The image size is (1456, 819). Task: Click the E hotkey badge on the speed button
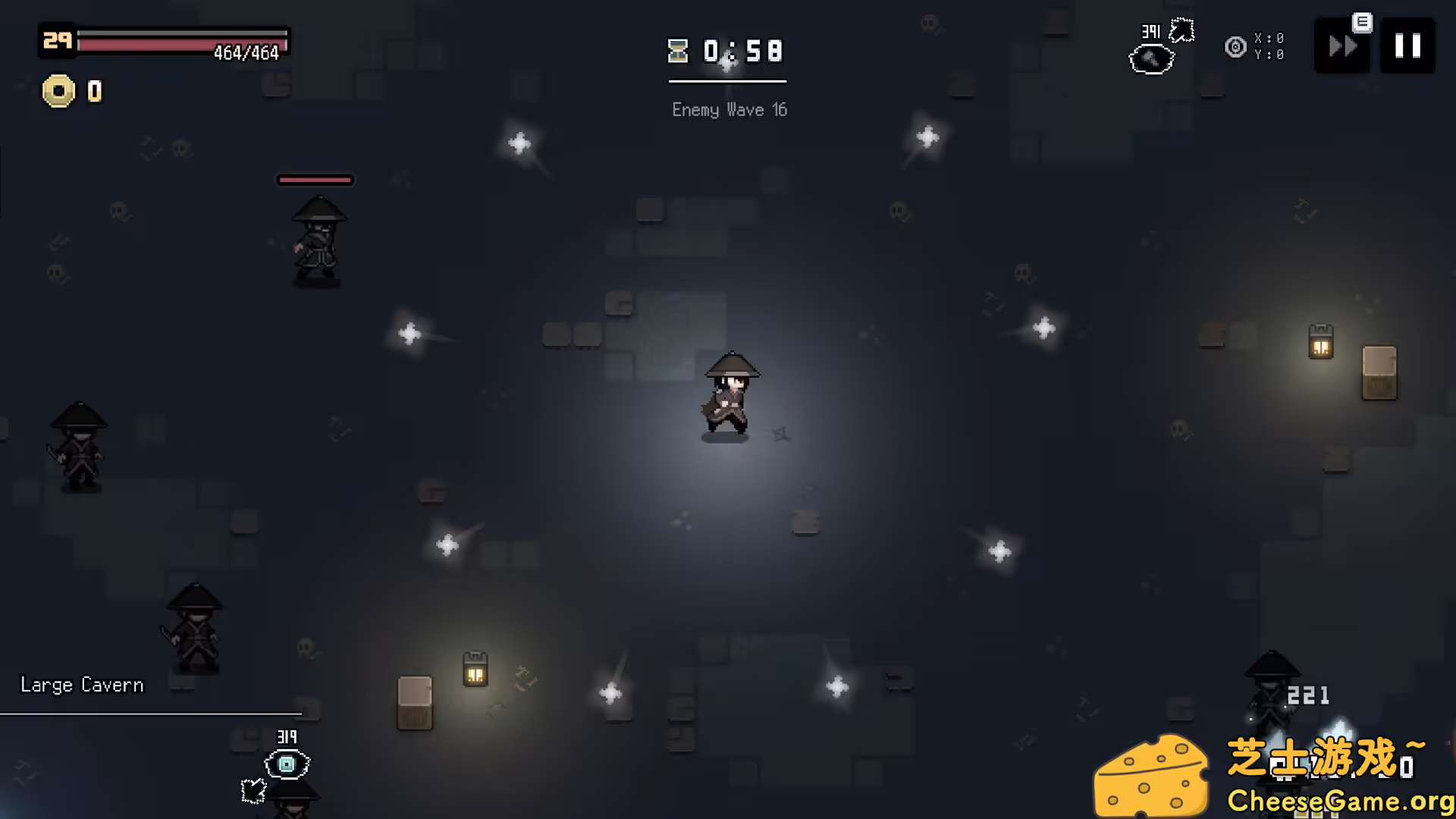pos(1361,23)
